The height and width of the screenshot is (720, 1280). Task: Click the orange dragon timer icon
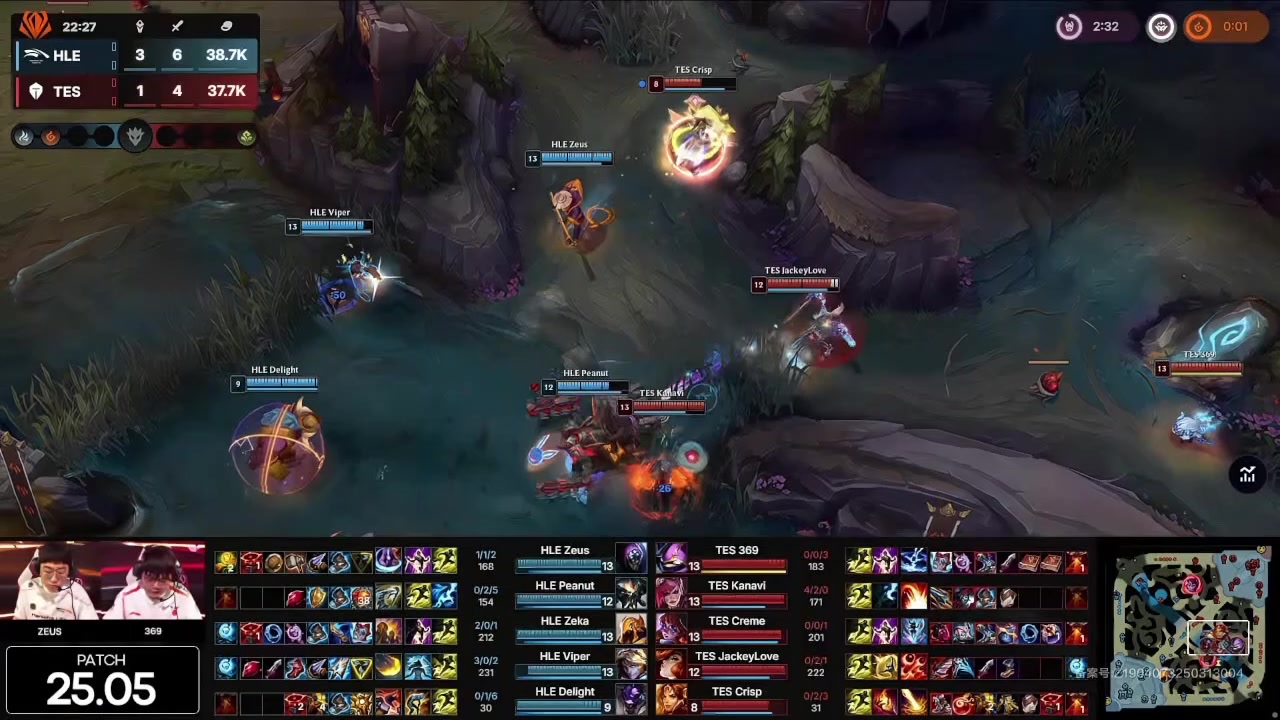1198,27
